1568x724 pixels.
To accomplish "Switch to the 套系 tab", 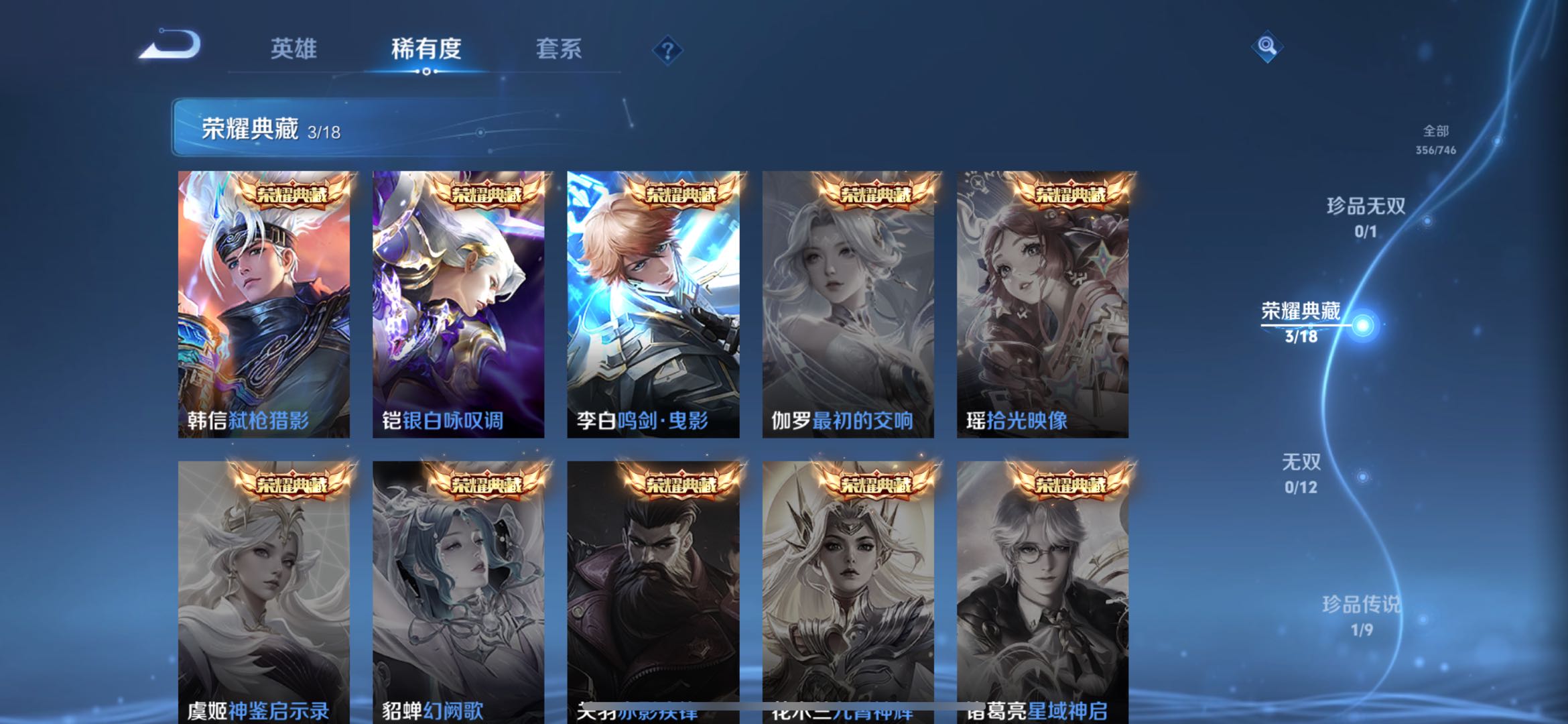I will 558,48.
